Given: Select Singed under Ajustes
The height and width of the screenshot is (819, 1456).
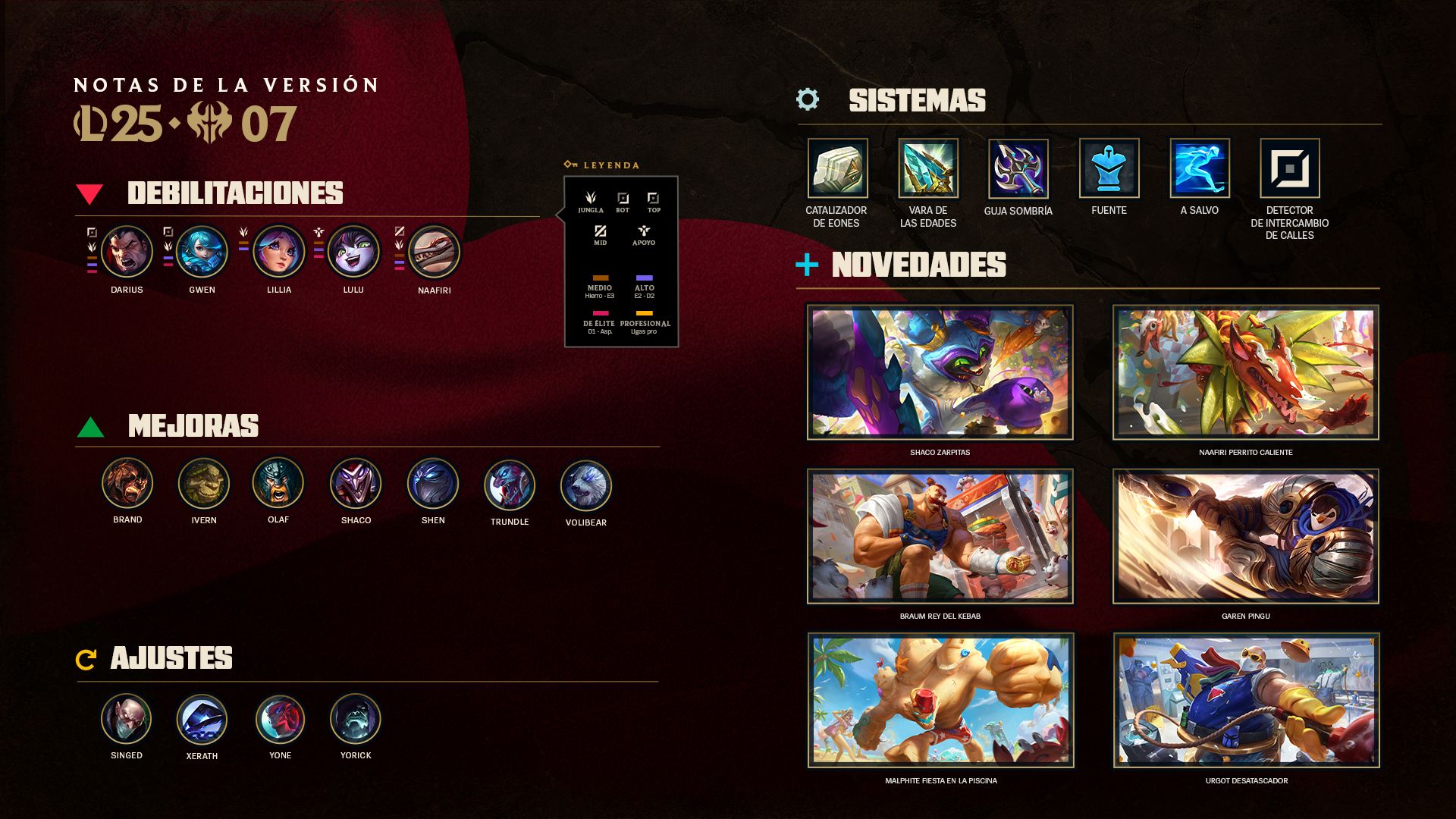Looking at the screenshot, I should (126, 719).
